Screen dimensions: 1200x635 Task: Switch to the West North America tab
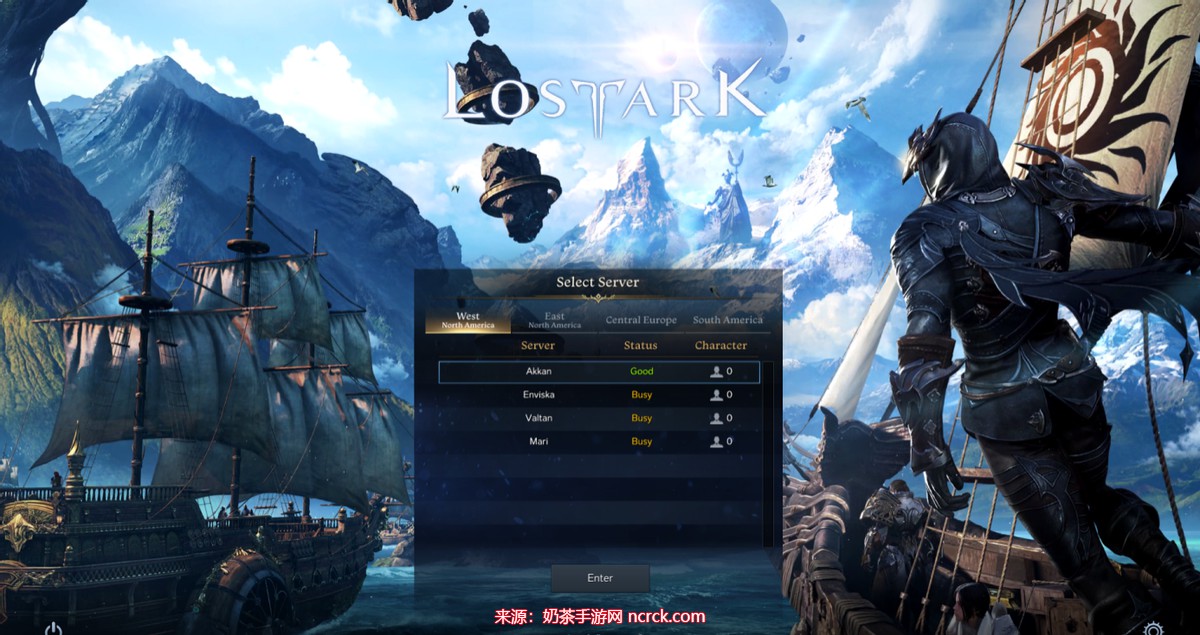click(x=468, y=320)
